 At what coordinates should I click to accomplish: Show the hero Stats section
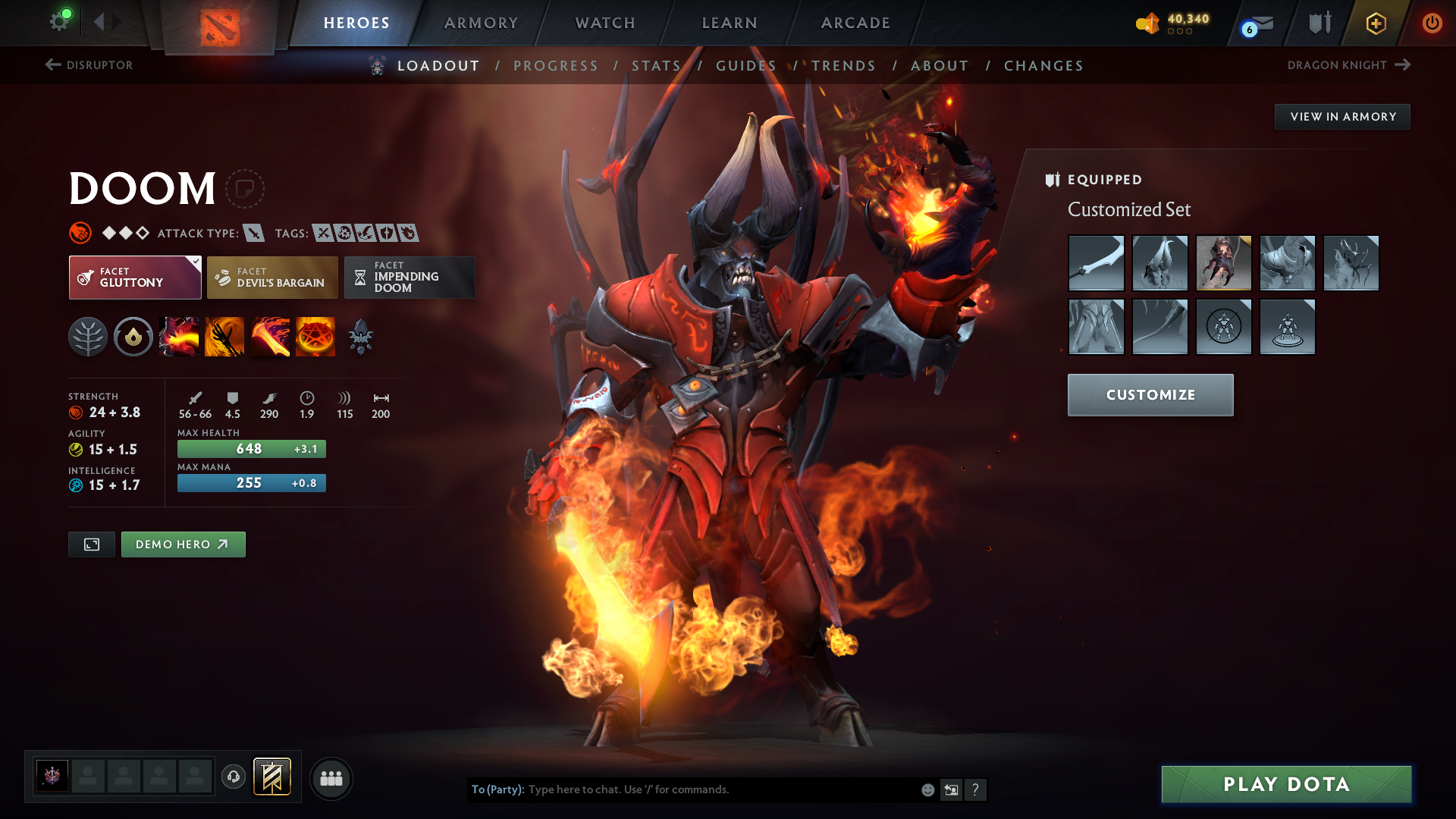[x=656, y=66]
